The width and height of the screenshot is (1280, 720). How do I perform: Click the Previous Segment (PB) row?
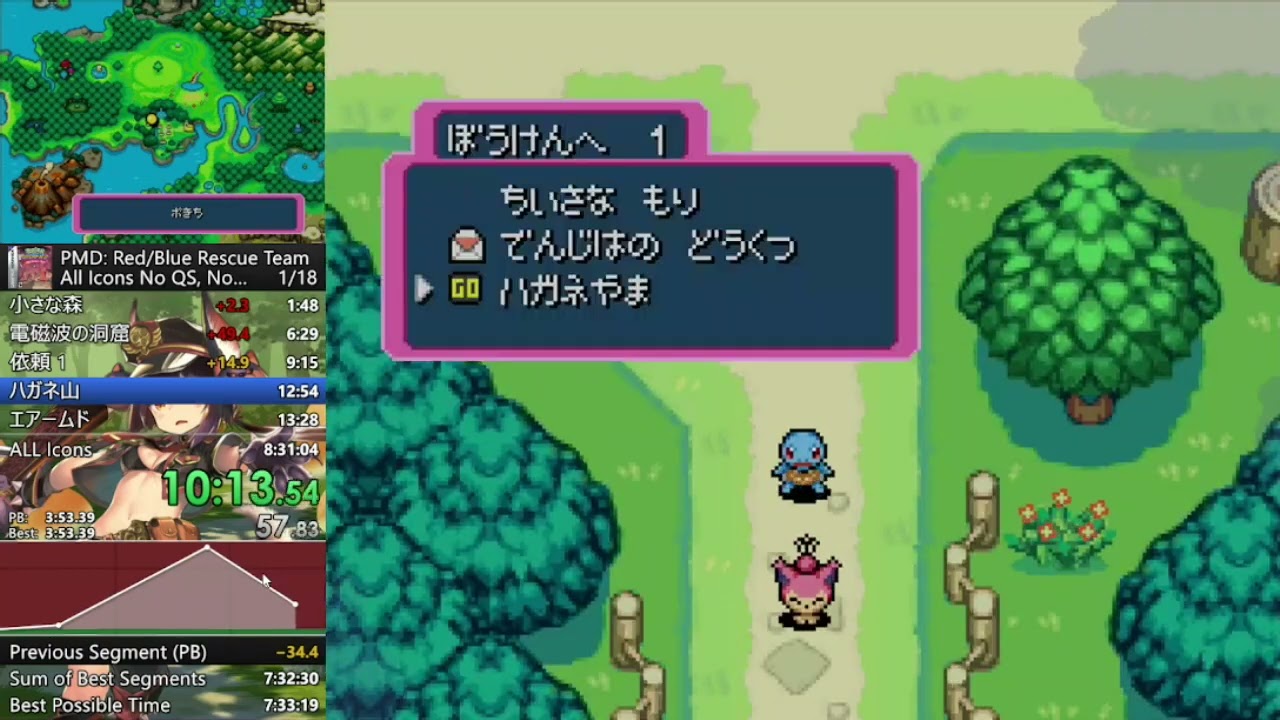162,651
